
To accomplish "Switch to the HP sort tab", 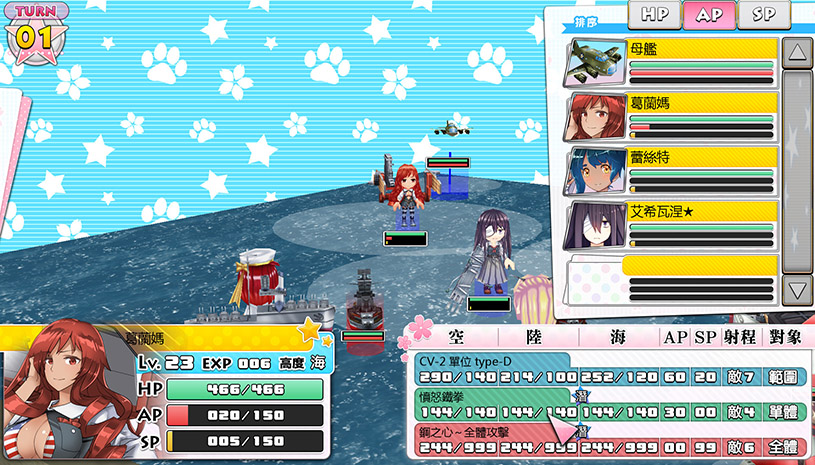I will click(655, 14).
